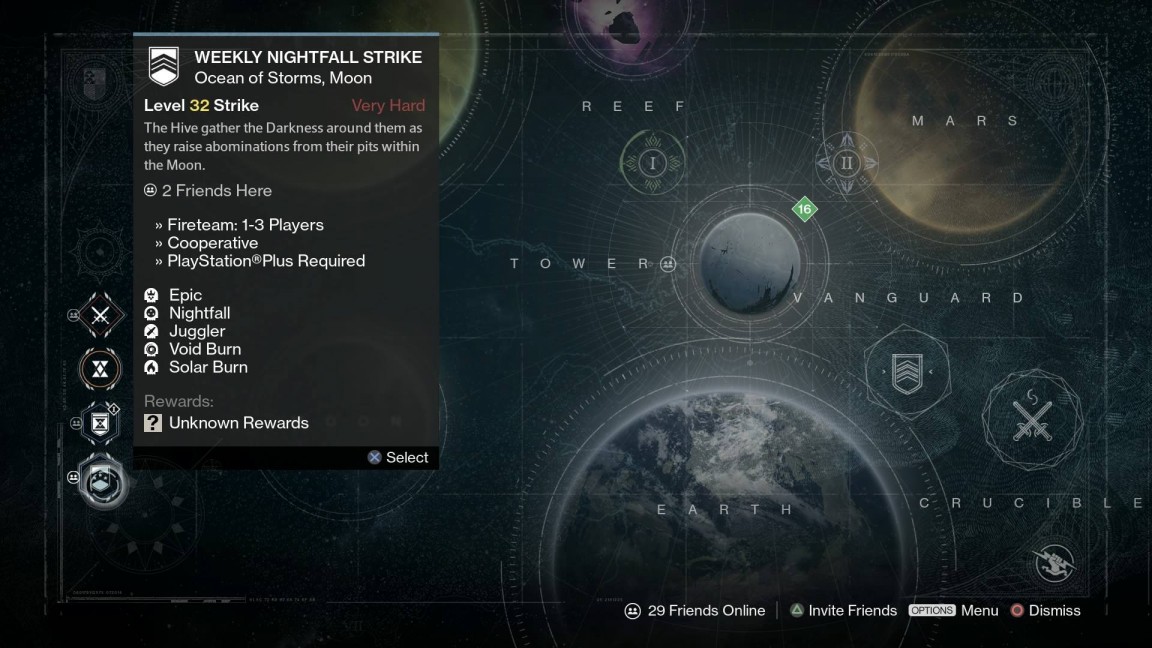Go to the Tower
Image resolution: width=1152 pixels, height=648 pixels.
(x=580, y=264)
